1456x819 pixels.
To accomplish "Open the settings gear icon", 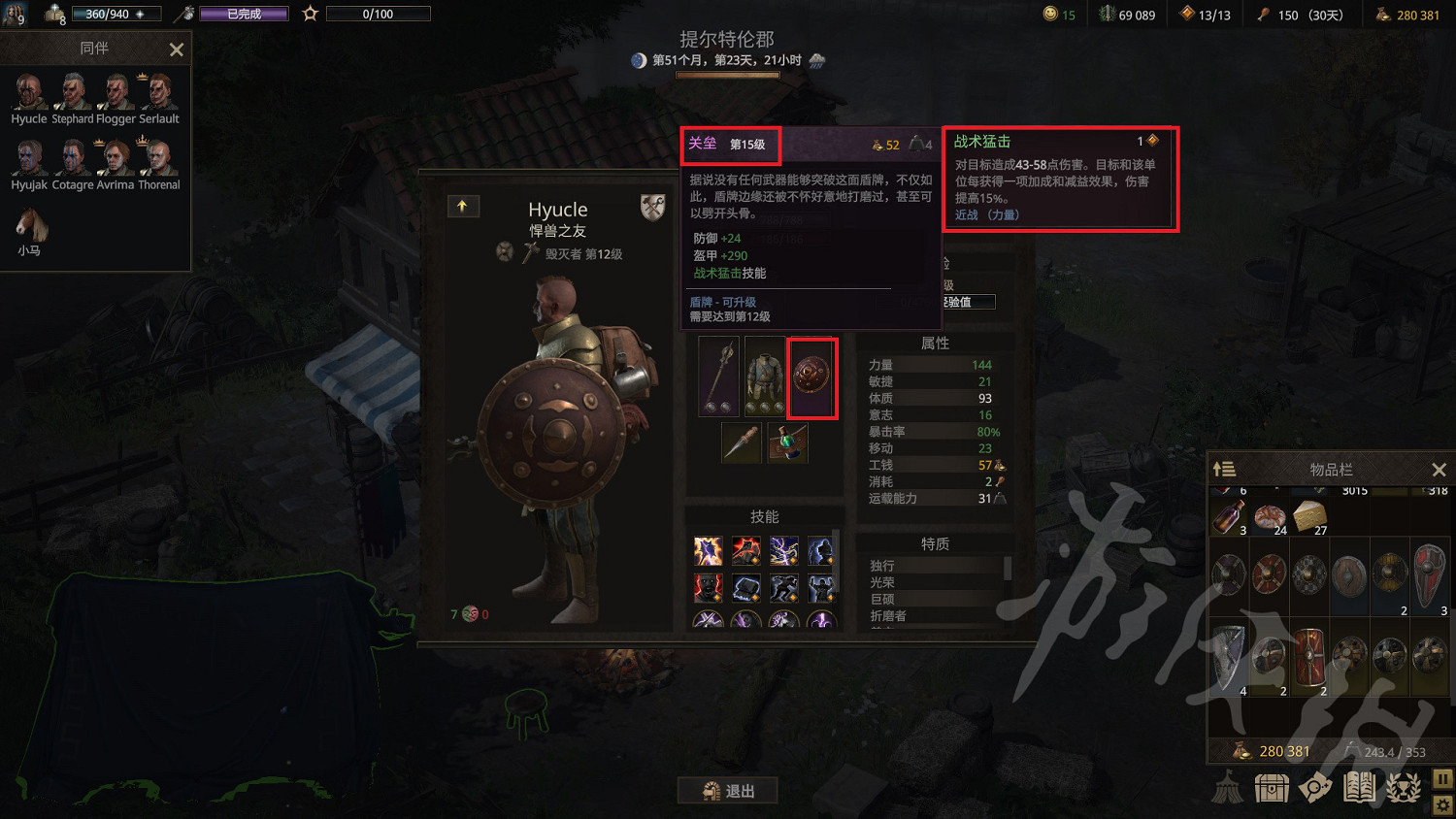I will tap(1442, 804).
